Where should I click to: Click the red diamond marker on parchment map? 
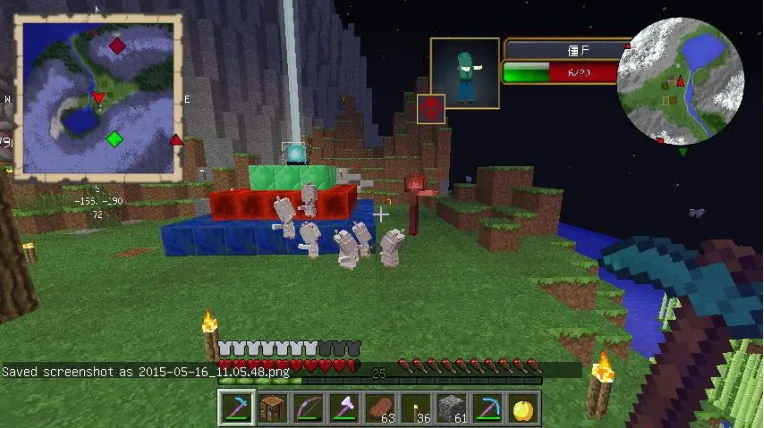[117, 46]
